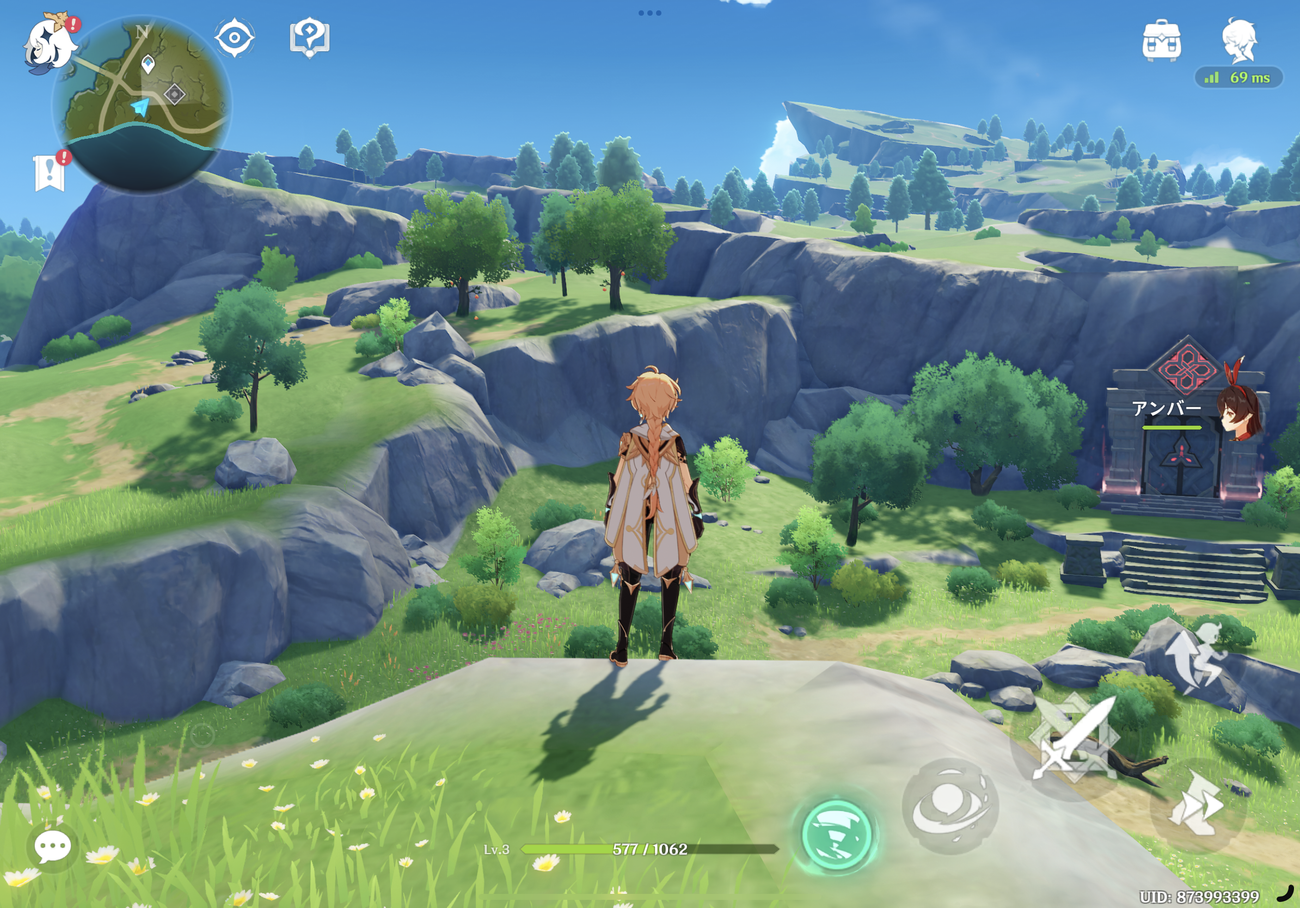The image size is (1300, 908).
Task: Tap the three-dot handle at top center
Action: coord(650,13)
